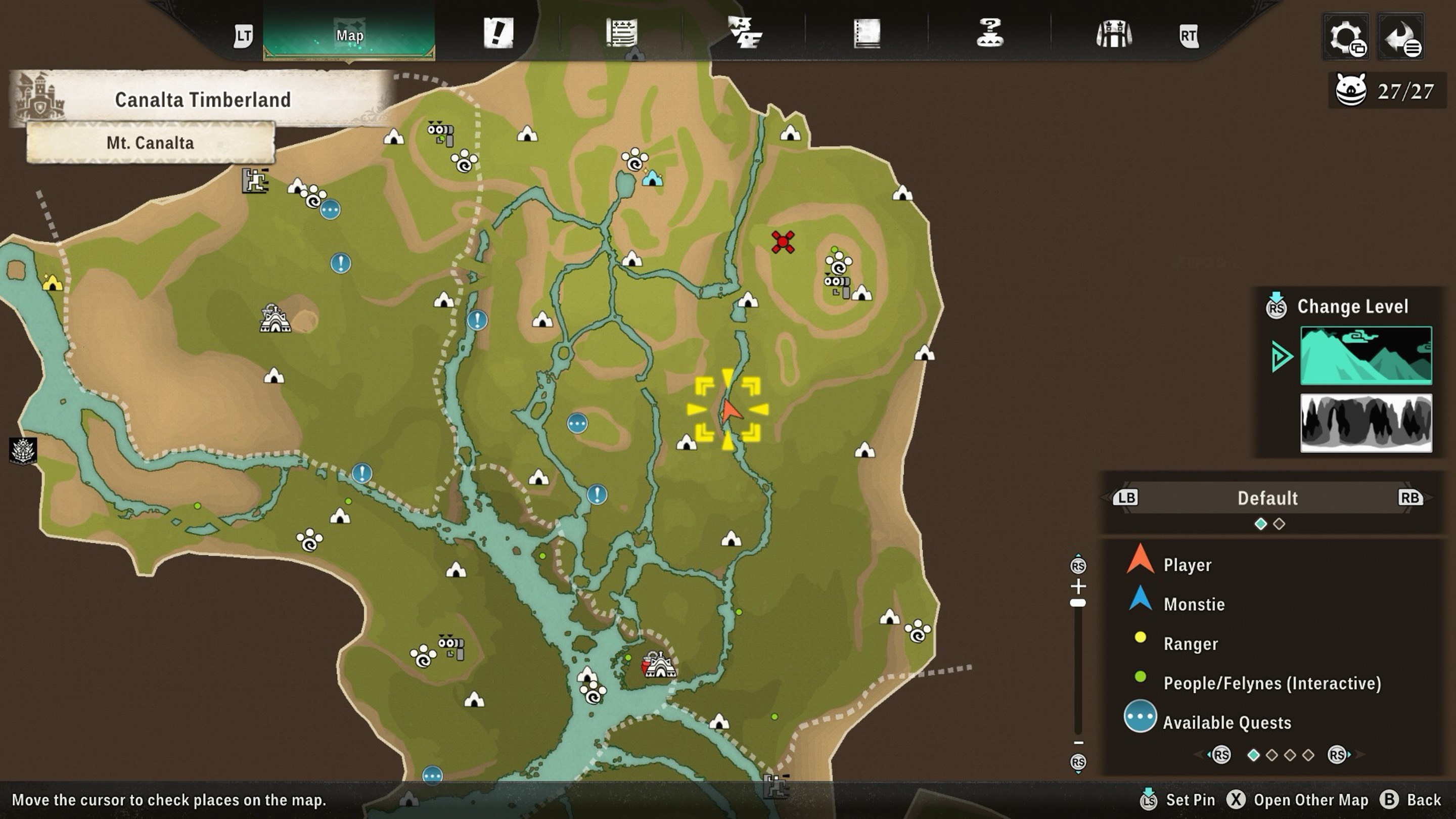
Task: Select the red X marker on the map
Action: [x=783, y=242]
